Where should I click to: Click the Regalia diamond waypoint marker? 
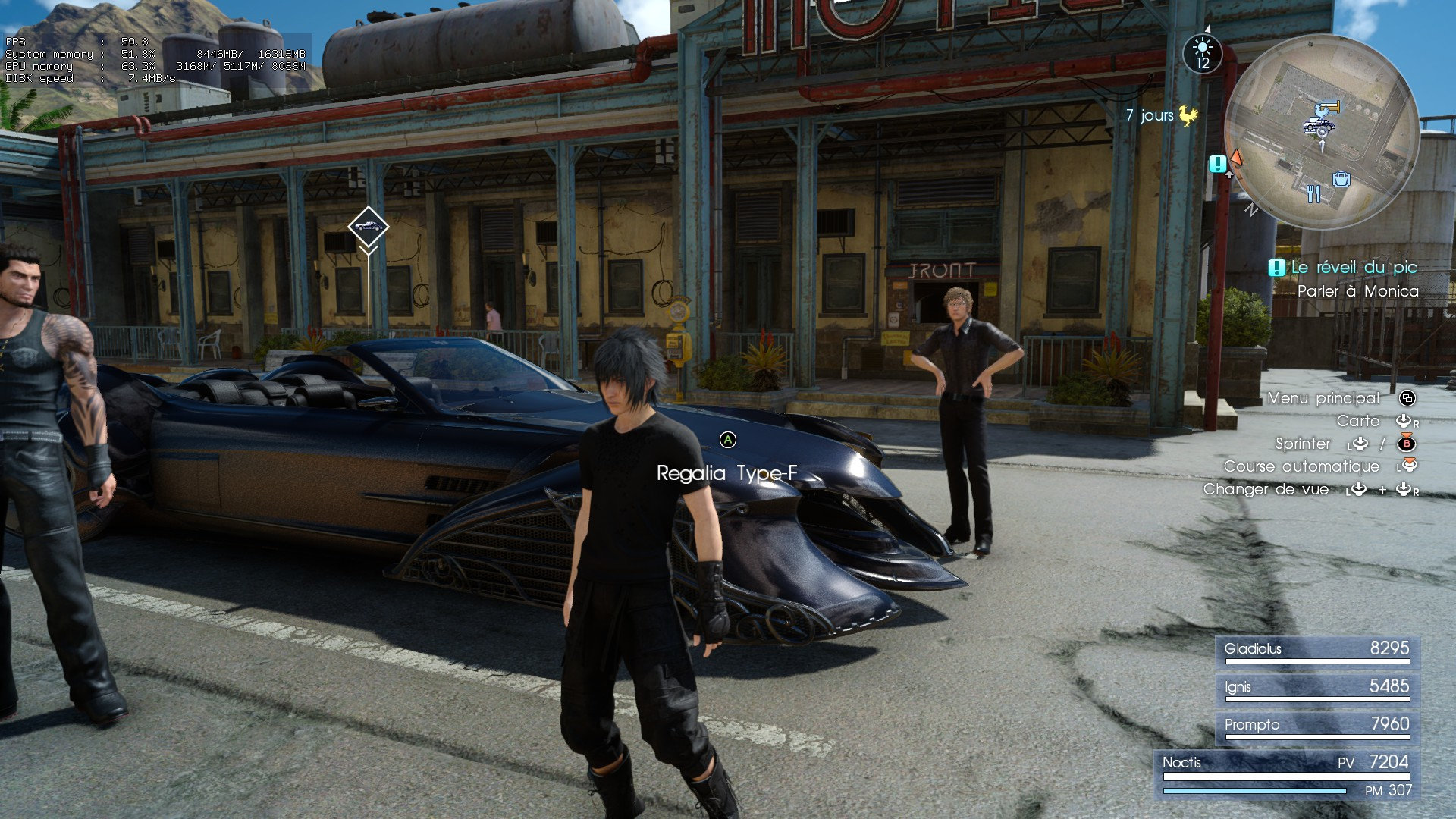click(x=369, y=226)
